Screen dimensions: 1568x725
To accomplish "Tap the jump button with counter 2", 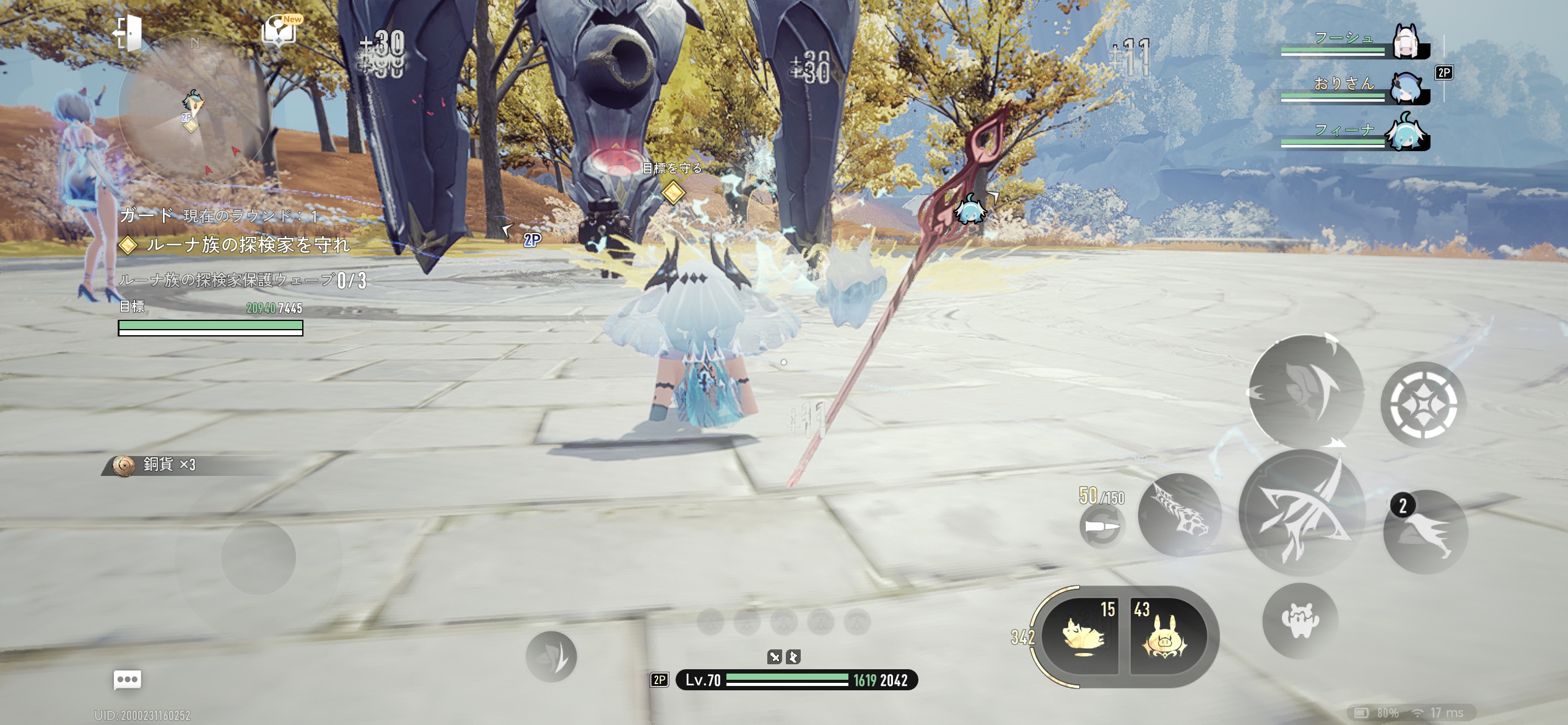I will (1426, 532).
